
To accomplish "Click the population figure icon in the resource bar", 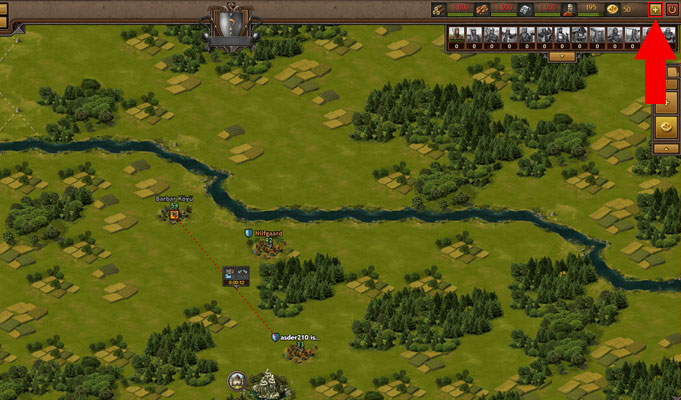I will pyautogui.click(x=569, y=9).
